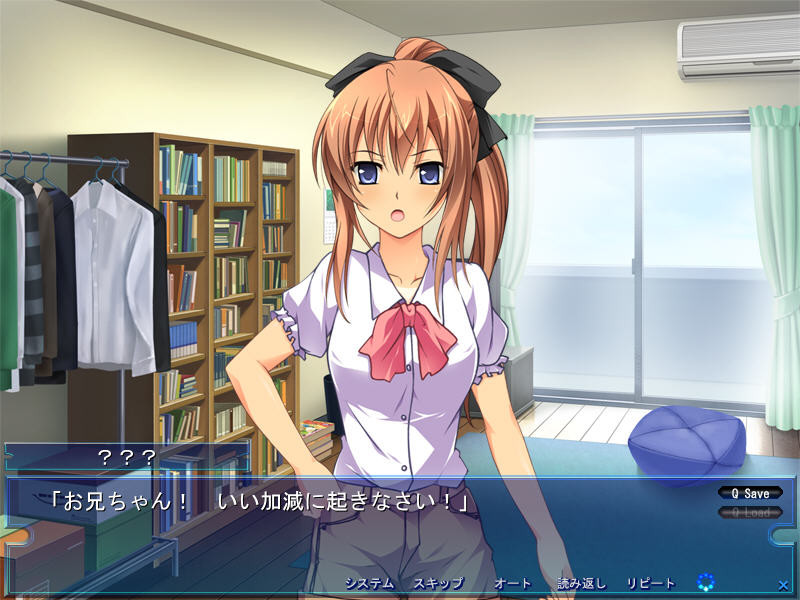Open the システム (System) menu

click(369, 583)
